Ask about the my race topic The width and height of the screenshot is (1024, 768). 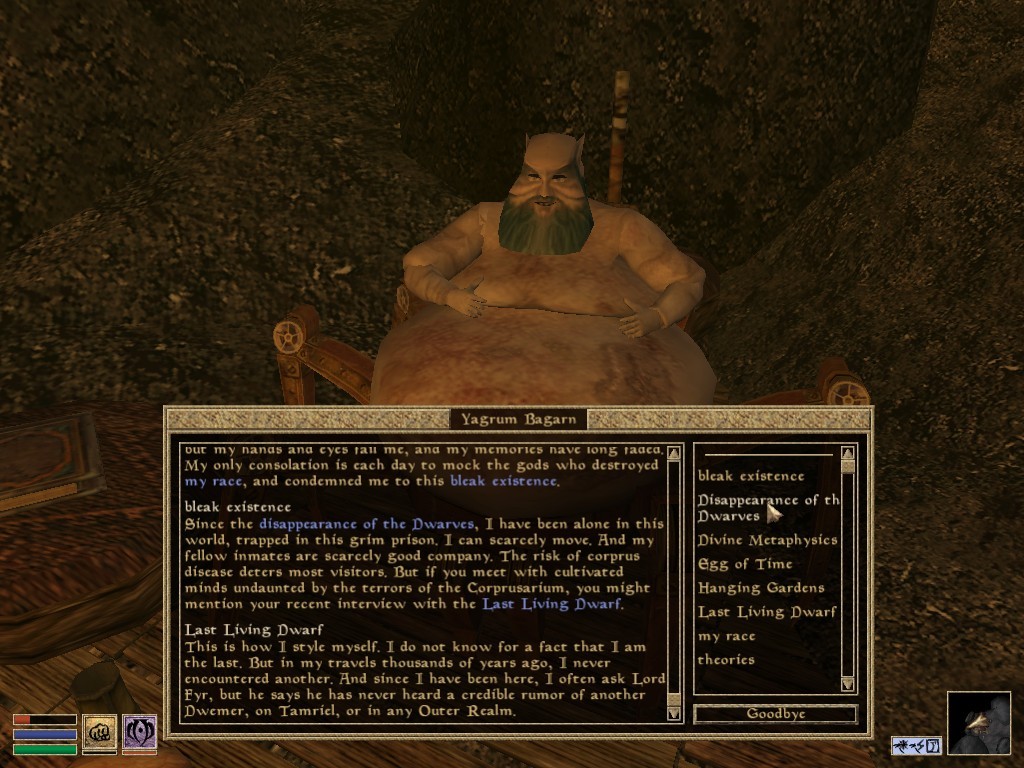click(726, 636)
